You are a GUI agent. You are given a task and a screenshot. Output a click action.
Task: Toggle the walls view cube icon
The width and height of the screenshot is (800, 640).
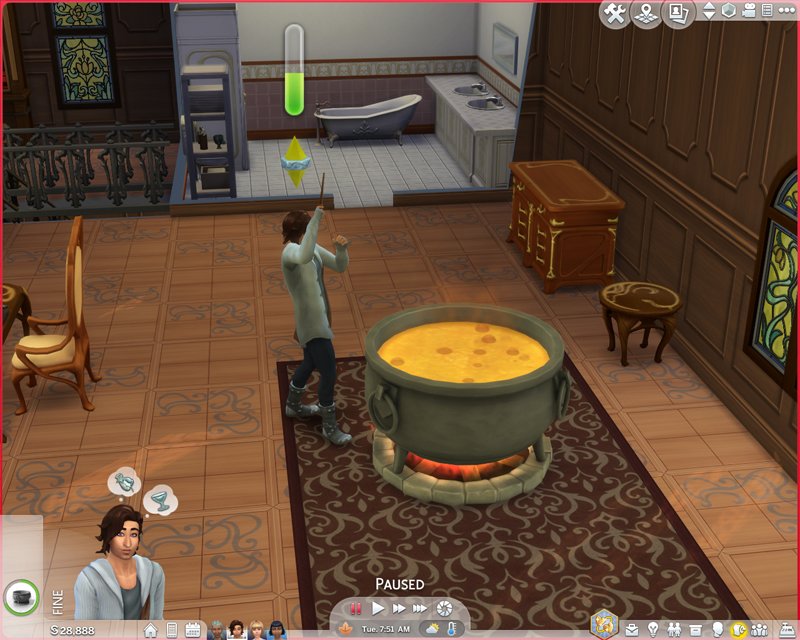(729, 11)
